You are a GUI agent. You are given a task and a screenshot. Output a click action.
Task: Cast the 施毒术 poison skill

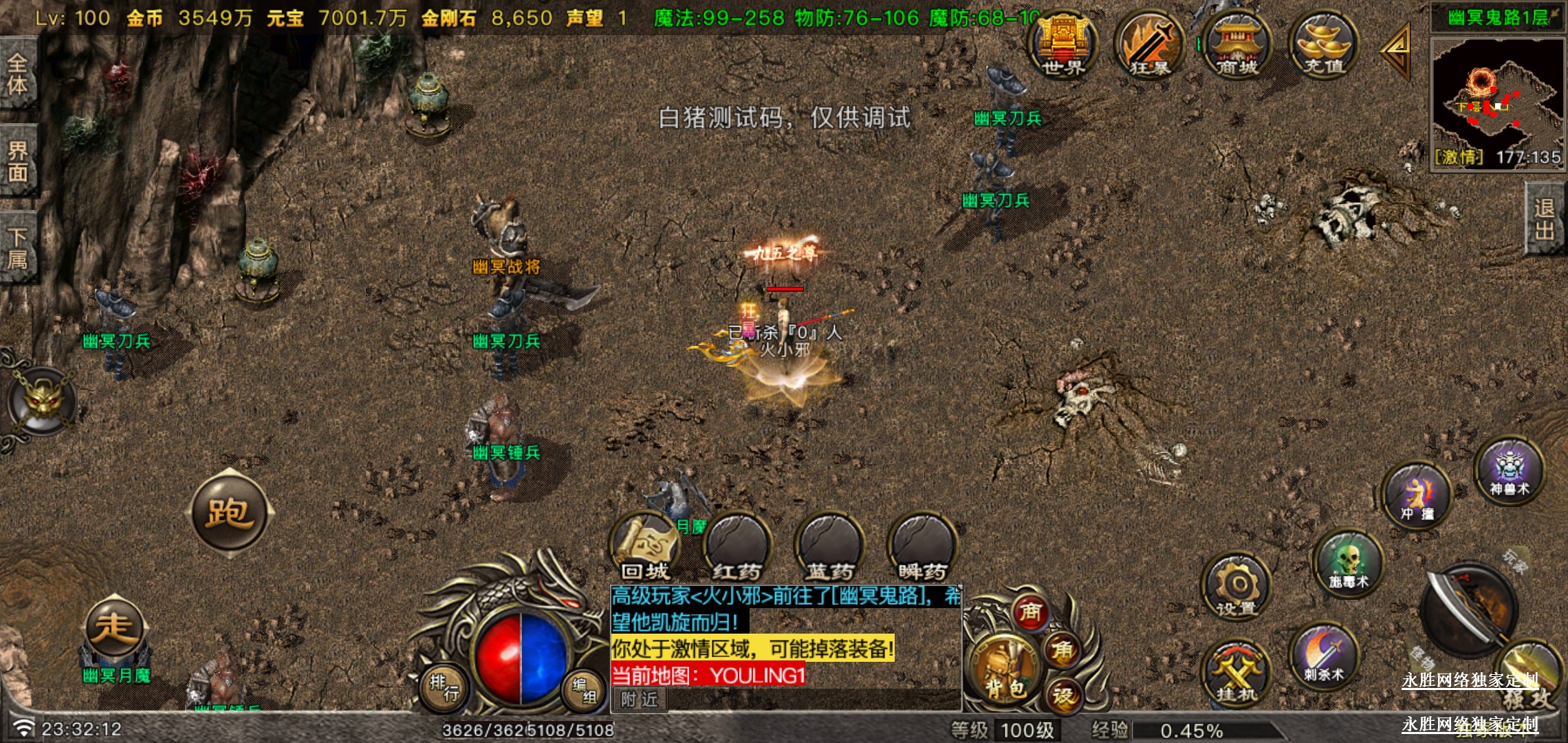(x=1349, y=563)
